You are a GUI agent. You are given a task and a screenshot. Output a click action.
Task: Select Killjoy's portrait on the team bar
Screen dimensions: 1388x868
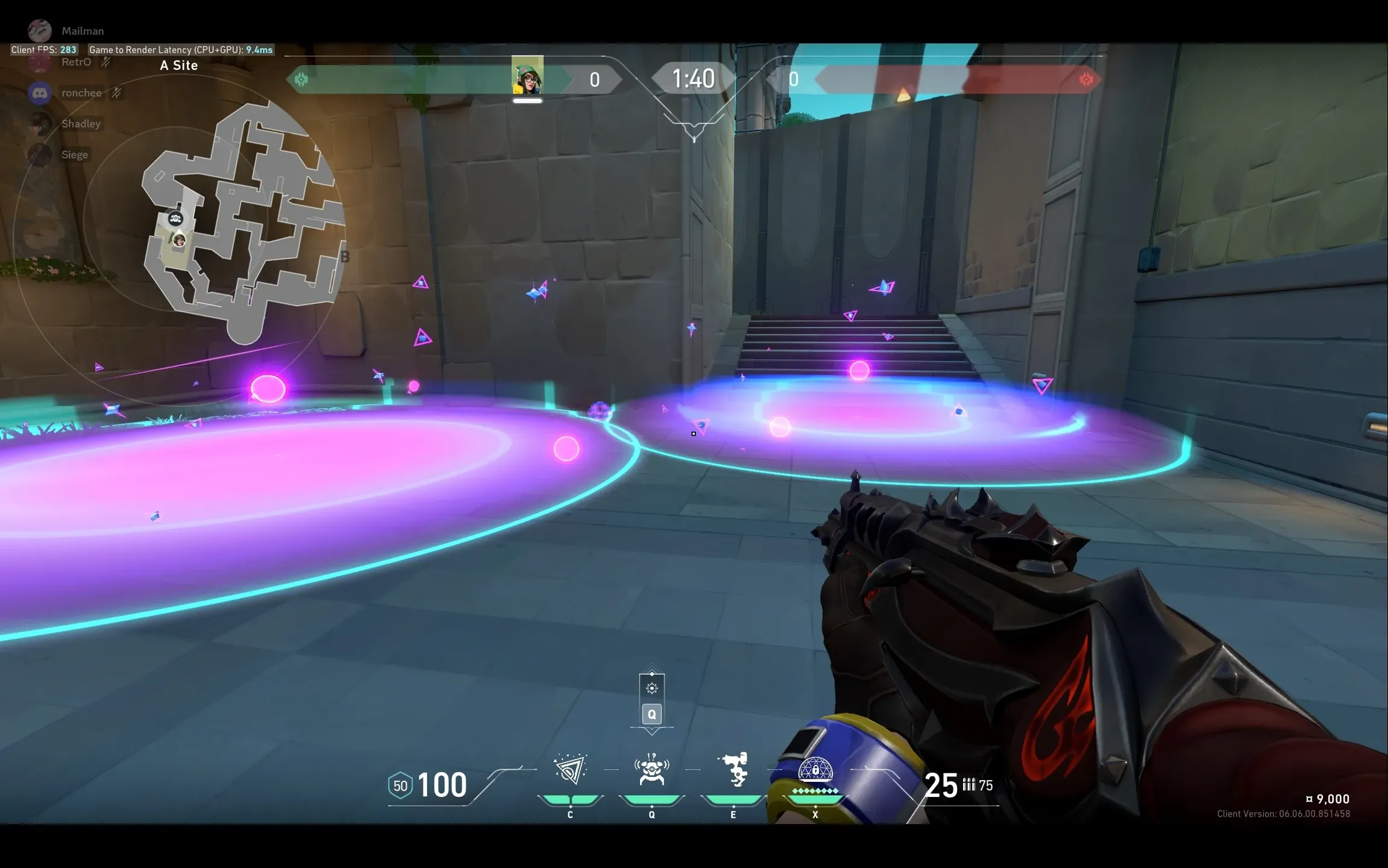click(x=527, y=75)
